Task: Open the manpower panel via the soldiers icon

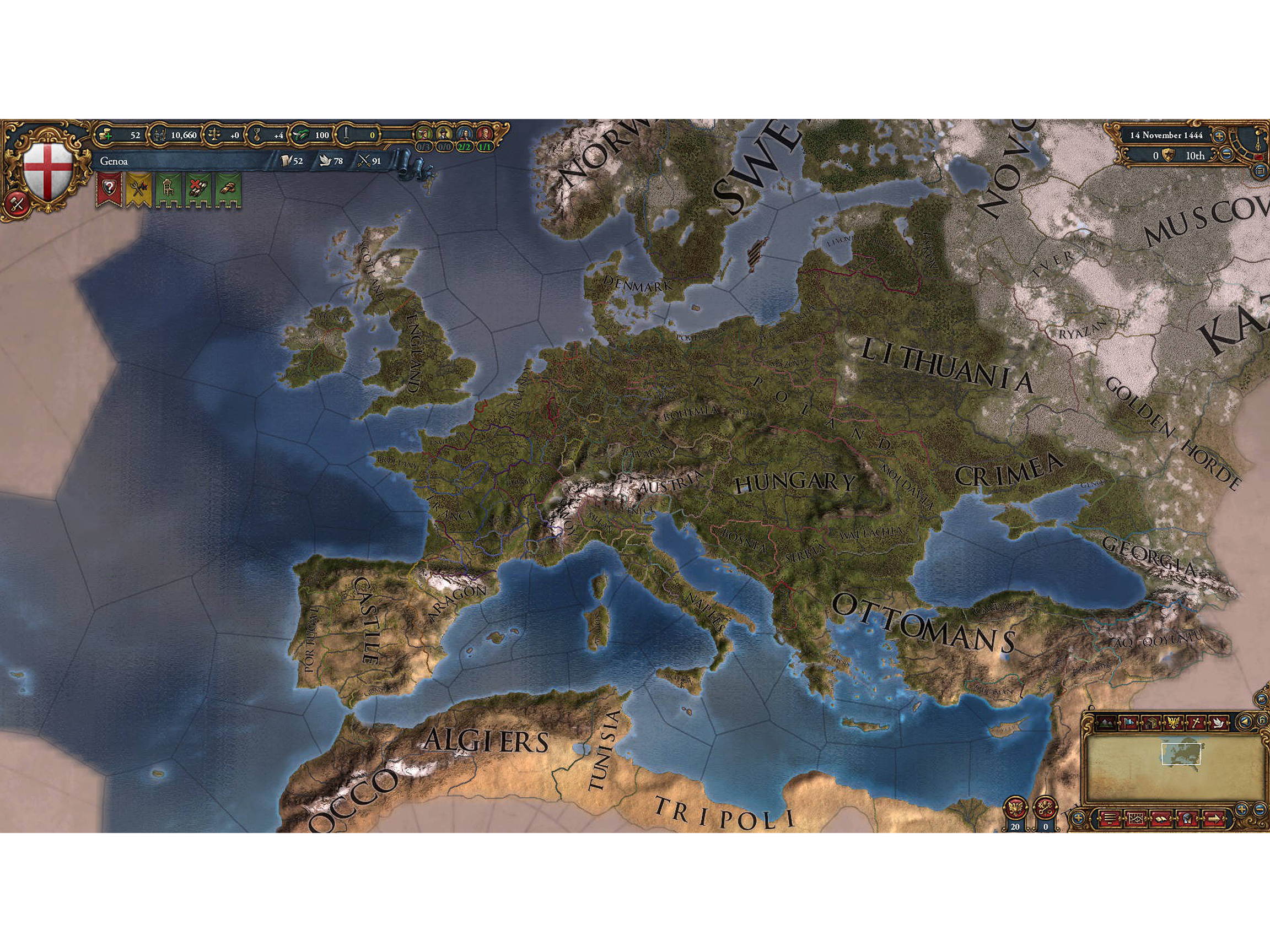Action: pyautogui.click(x=161, y=136)
